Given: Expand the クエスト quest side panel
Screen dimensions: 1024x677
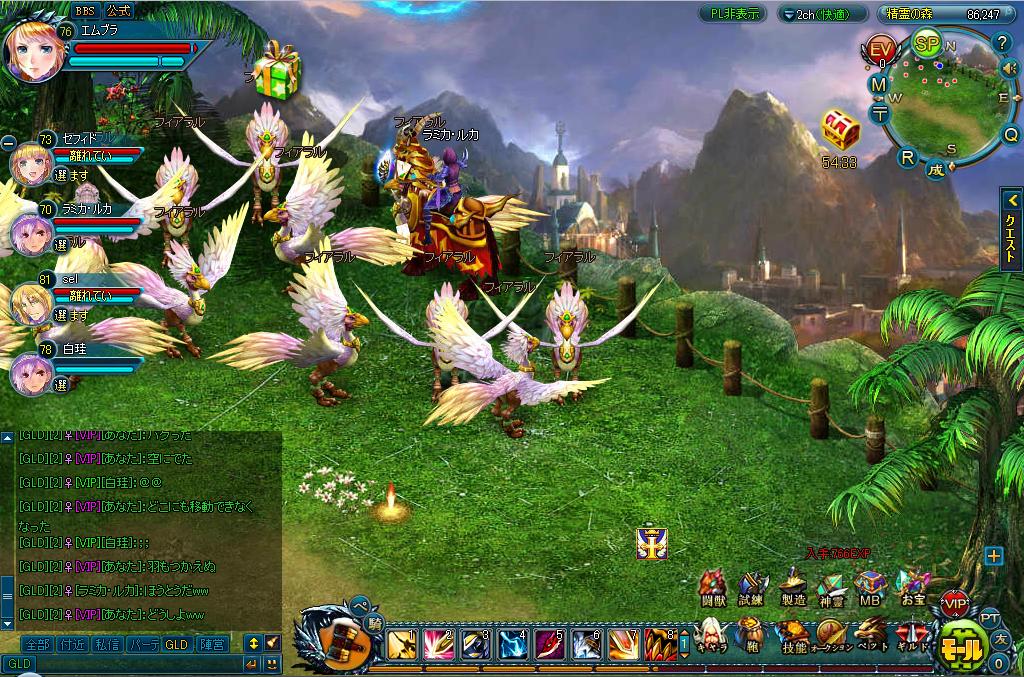Looking at the screenshot, I should (1010, 229).
